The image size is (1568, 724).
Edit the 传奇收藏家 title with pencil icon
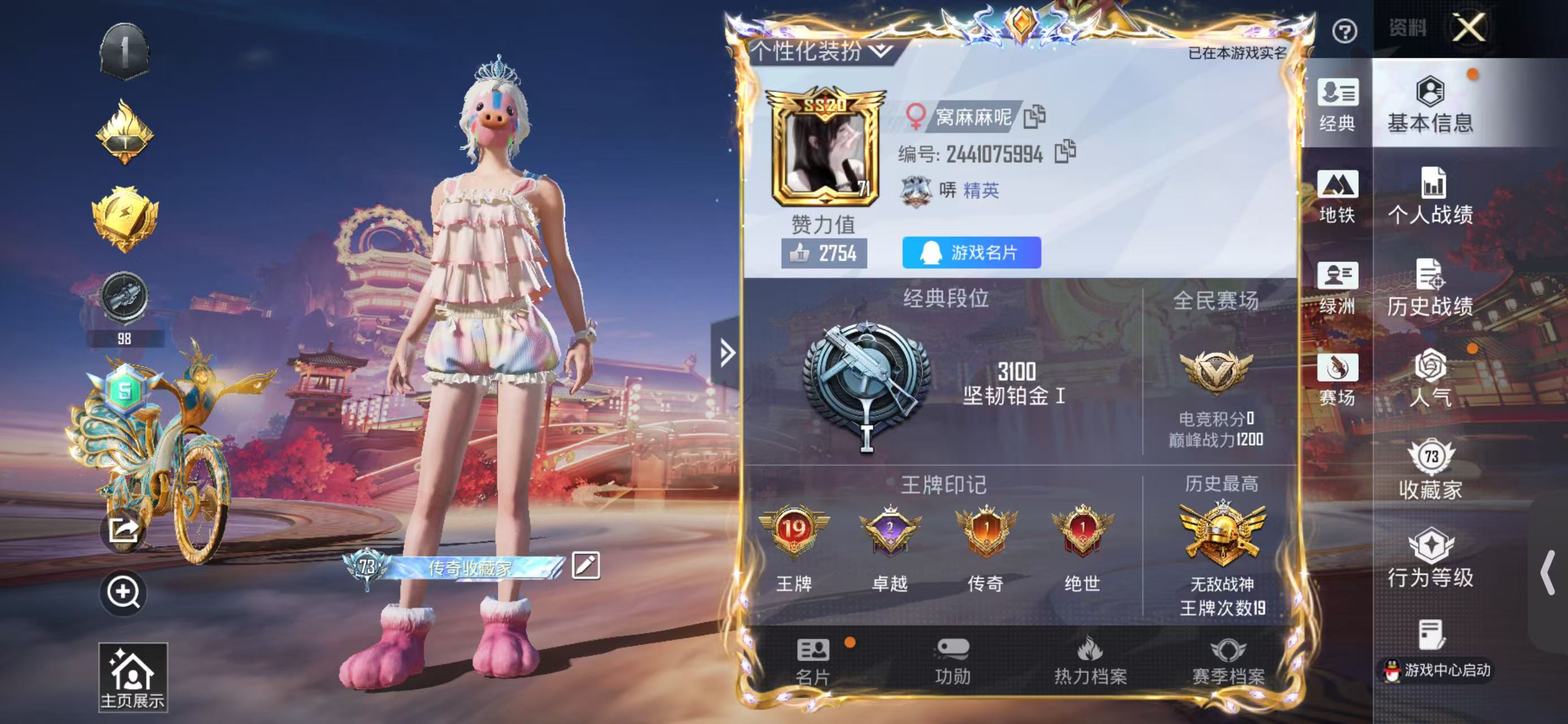586,566
